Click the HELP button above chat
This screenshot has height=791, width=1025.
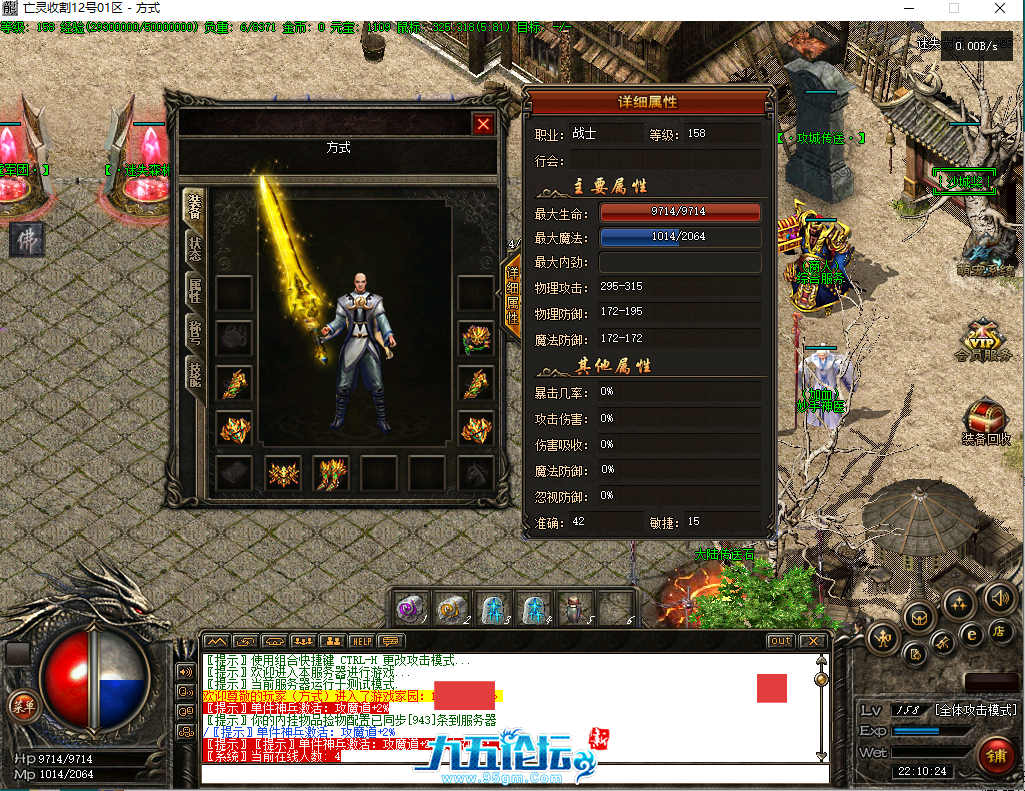coord(361,641)
